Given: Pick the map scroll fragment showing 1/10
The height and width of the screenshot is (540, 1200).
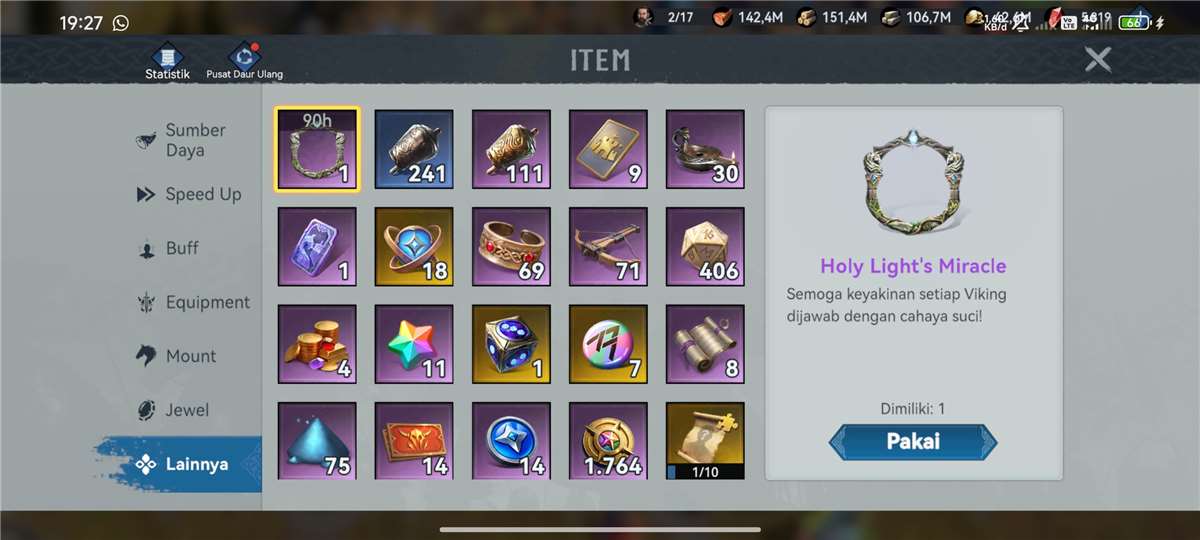Looking at the screenshot, I should click(706, 441).
